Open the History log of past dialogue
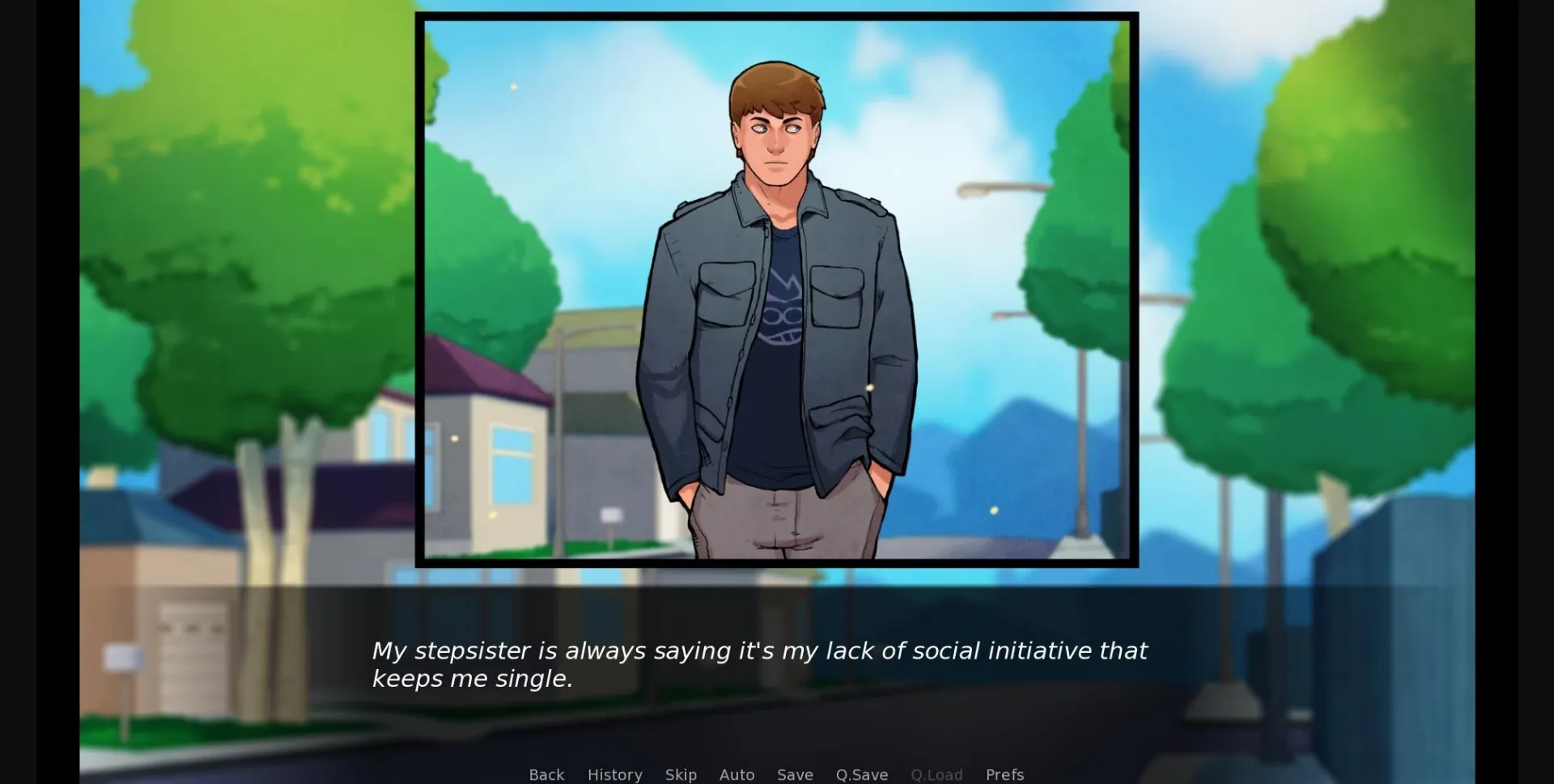Screen dimensions: 1554x784 point(614,774)
